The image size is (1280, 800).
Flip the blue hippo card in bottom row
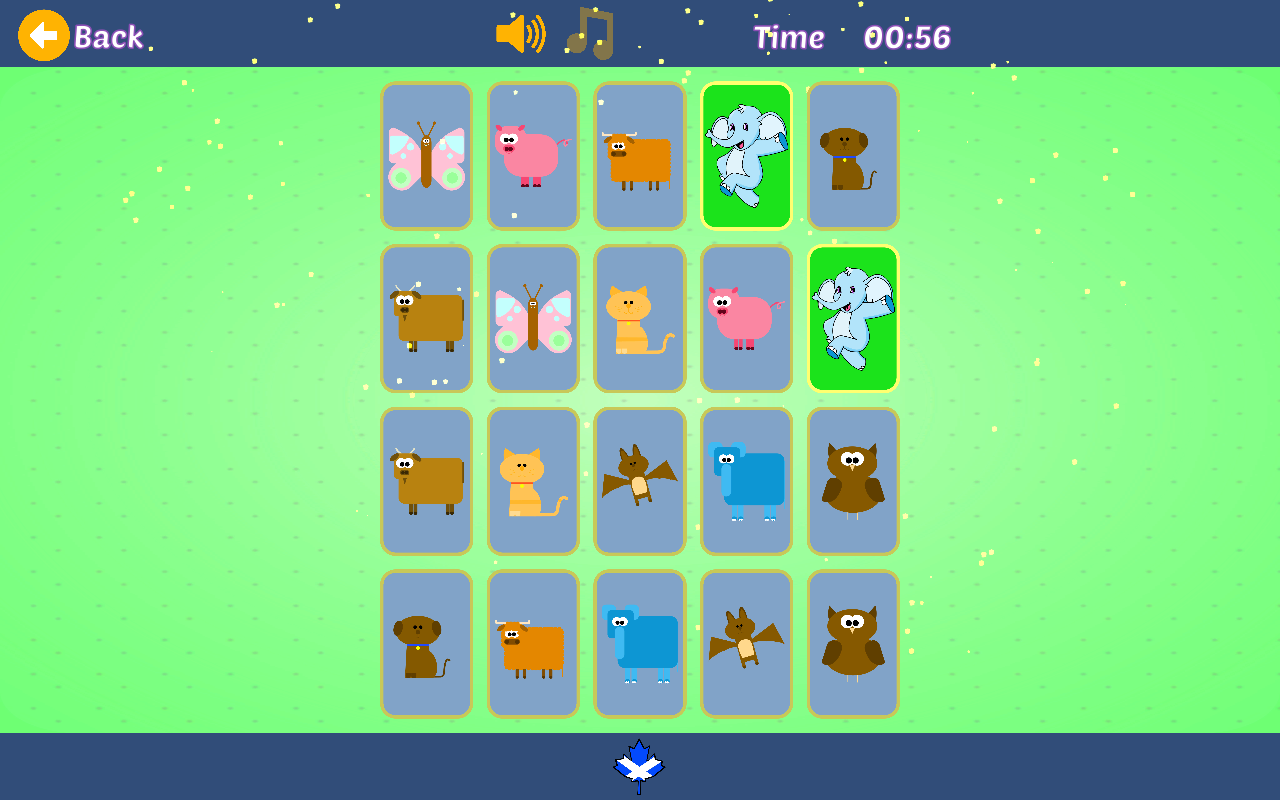coord(639,643)
